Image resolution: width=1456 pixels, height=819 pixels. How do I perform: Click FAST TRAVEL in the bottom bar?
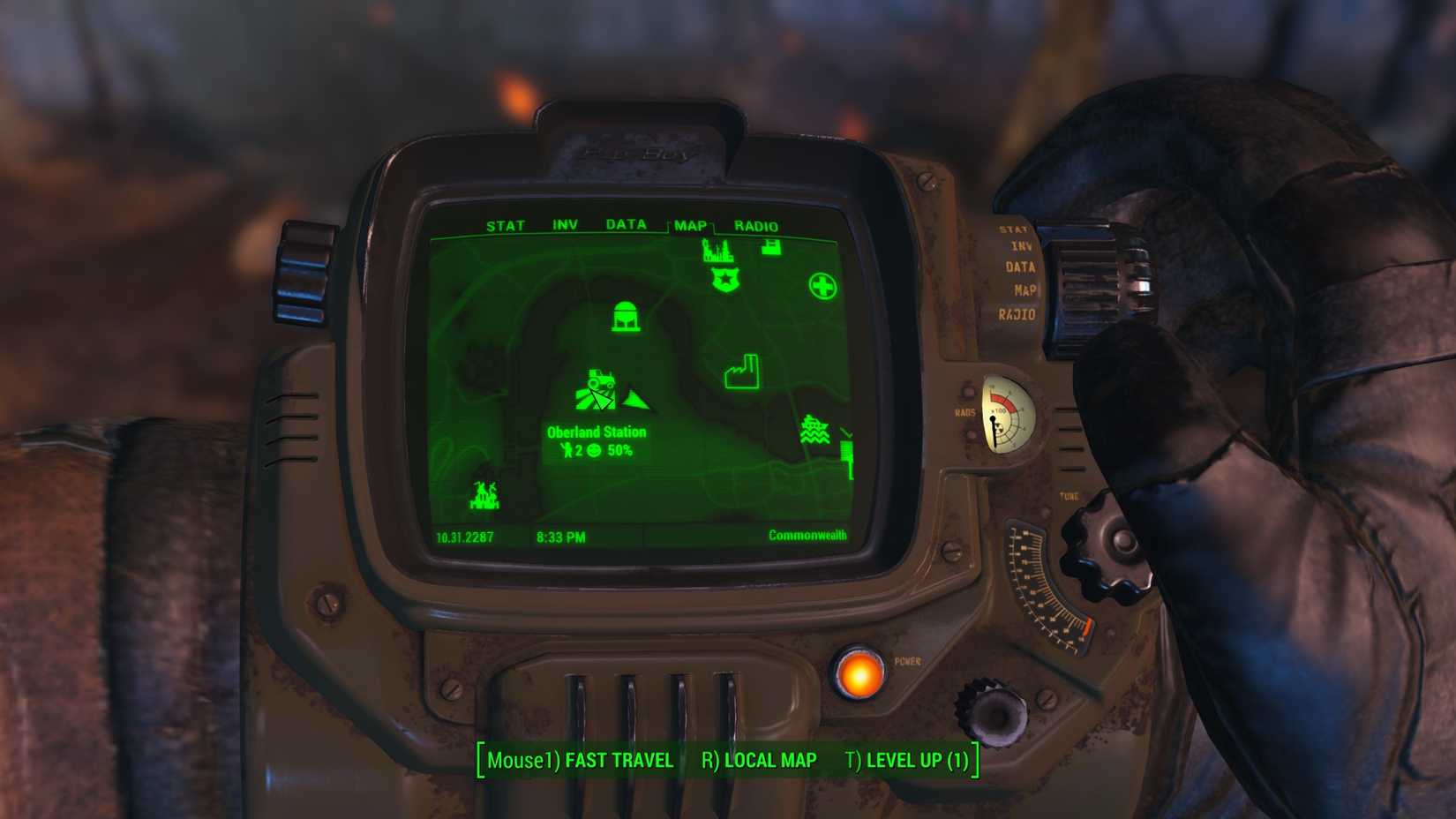point(619,760)
